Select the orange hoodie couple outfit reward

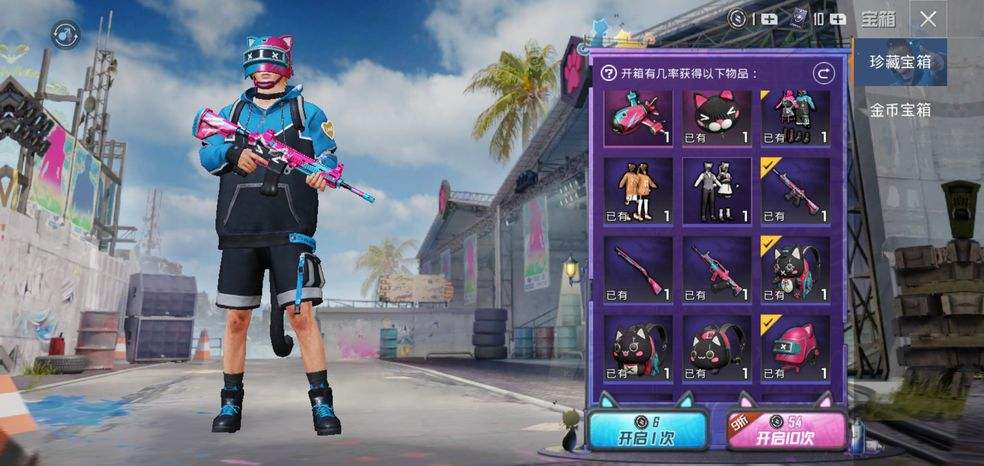click(638, 190)
